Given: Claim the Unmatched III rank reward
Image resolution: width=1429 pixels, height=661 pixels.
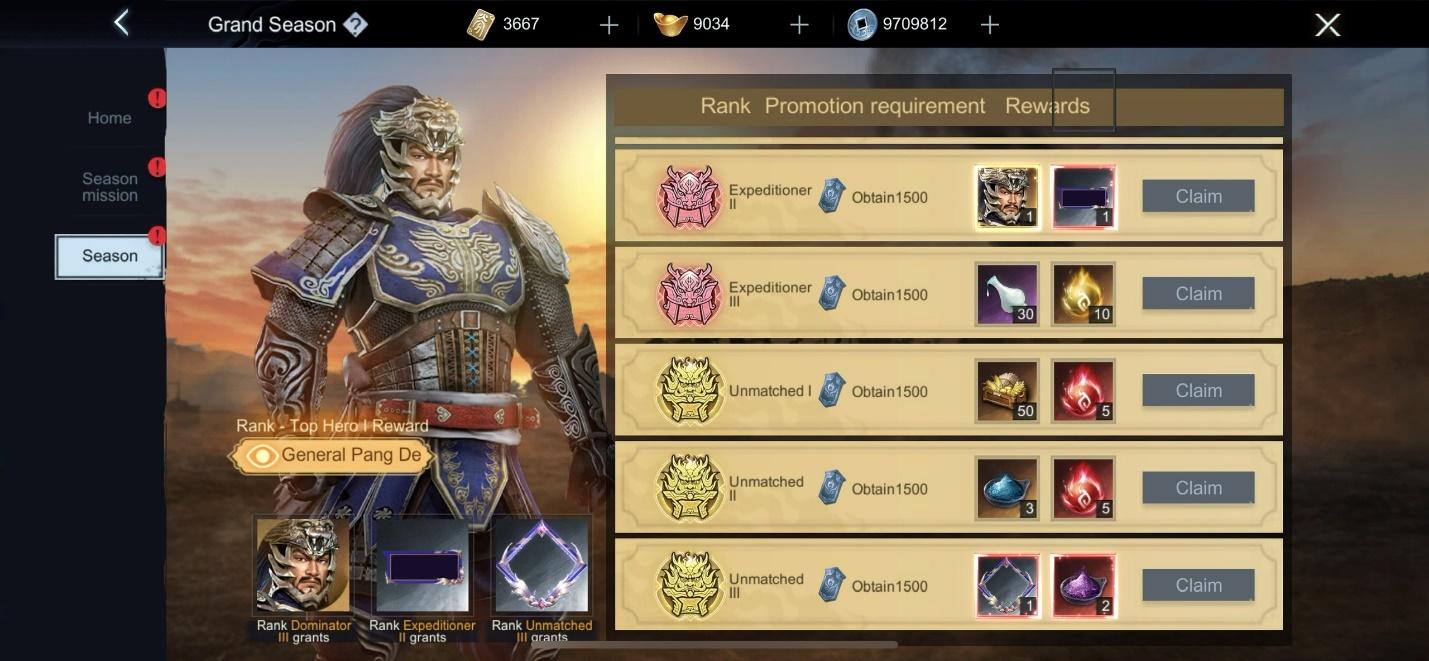Looking at the screenshot, I should pyautogui.click(x=1198, y=585).
